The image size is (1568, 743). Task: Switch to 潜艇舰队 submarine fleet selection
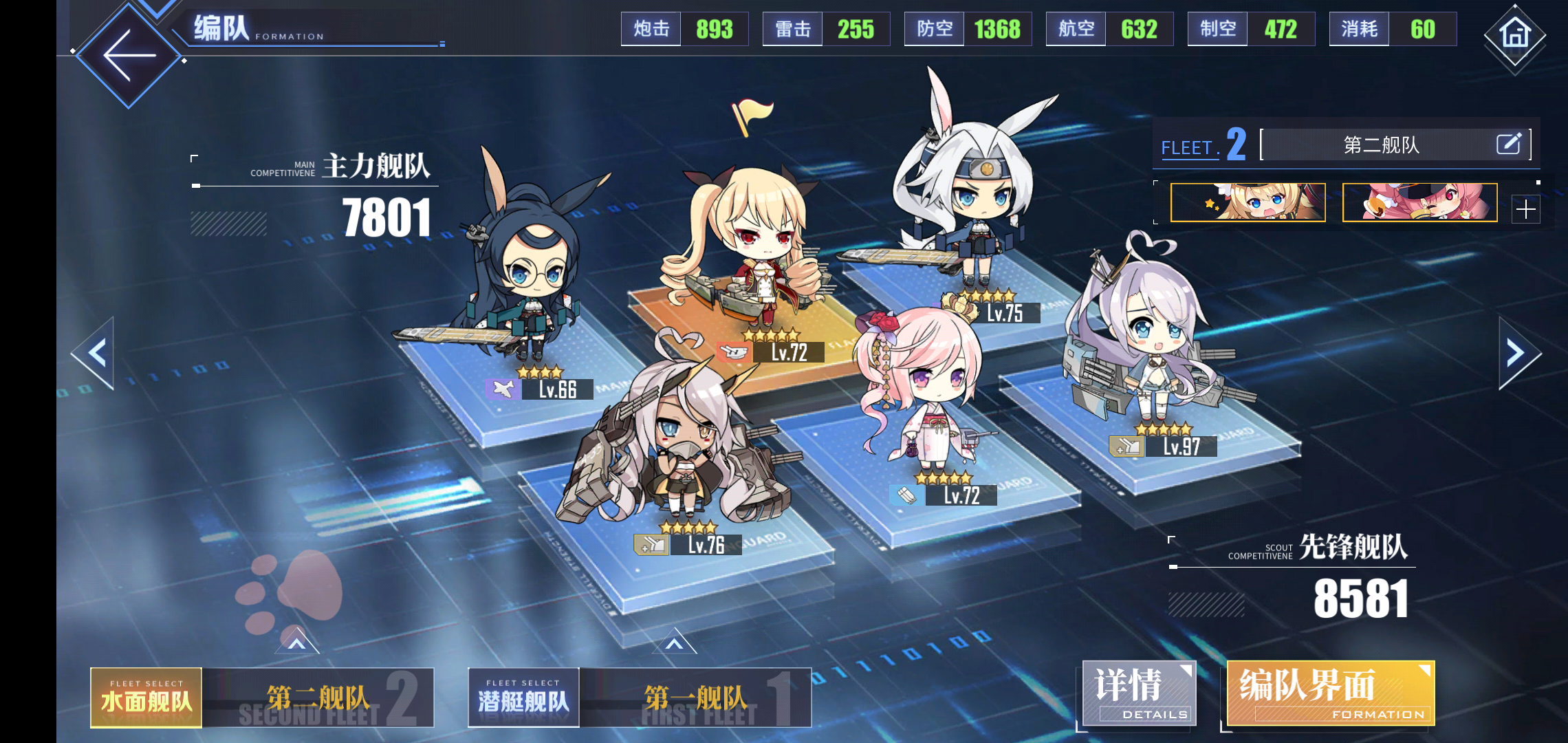[523, 698]
